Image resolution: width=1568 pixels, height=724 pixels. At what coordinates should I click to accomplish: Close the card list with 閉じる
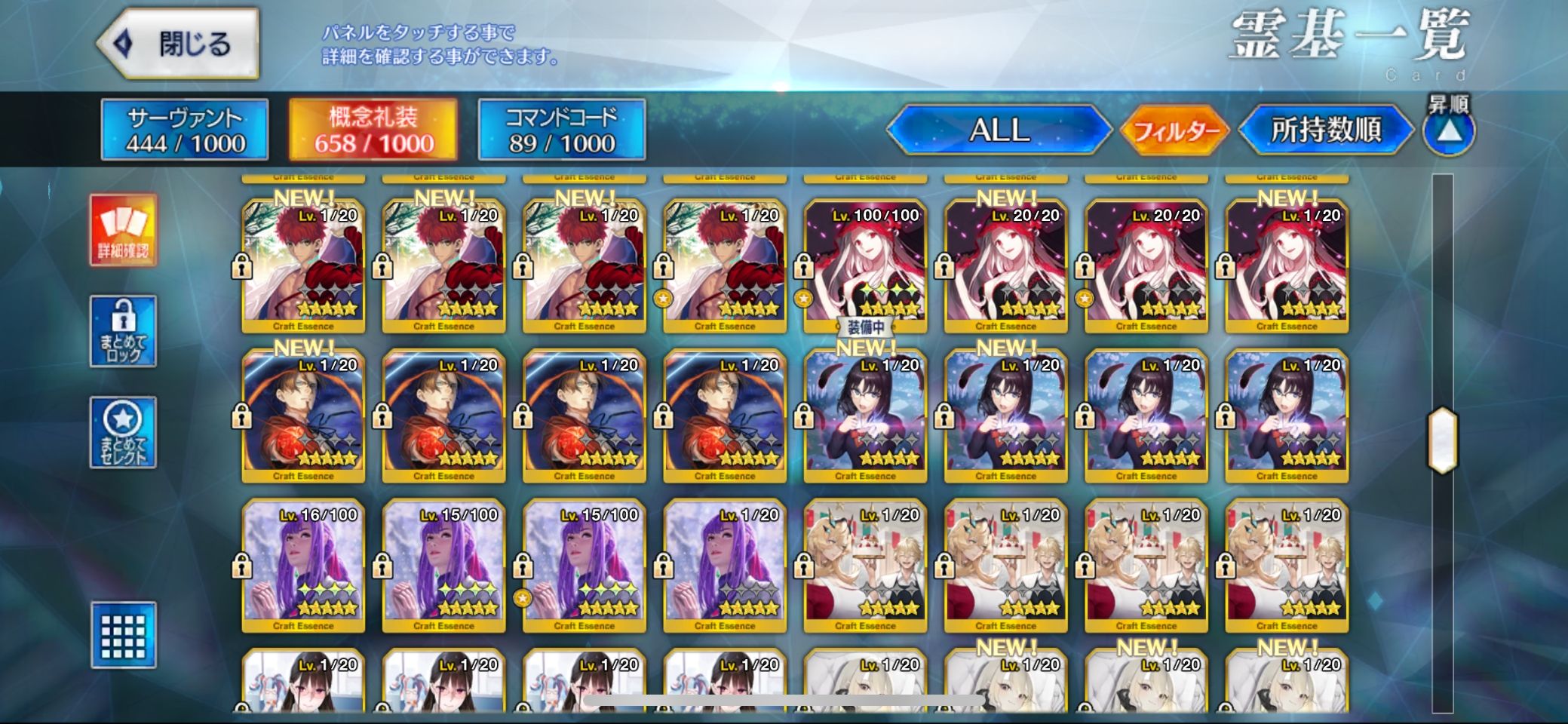(x=180, y=44)
